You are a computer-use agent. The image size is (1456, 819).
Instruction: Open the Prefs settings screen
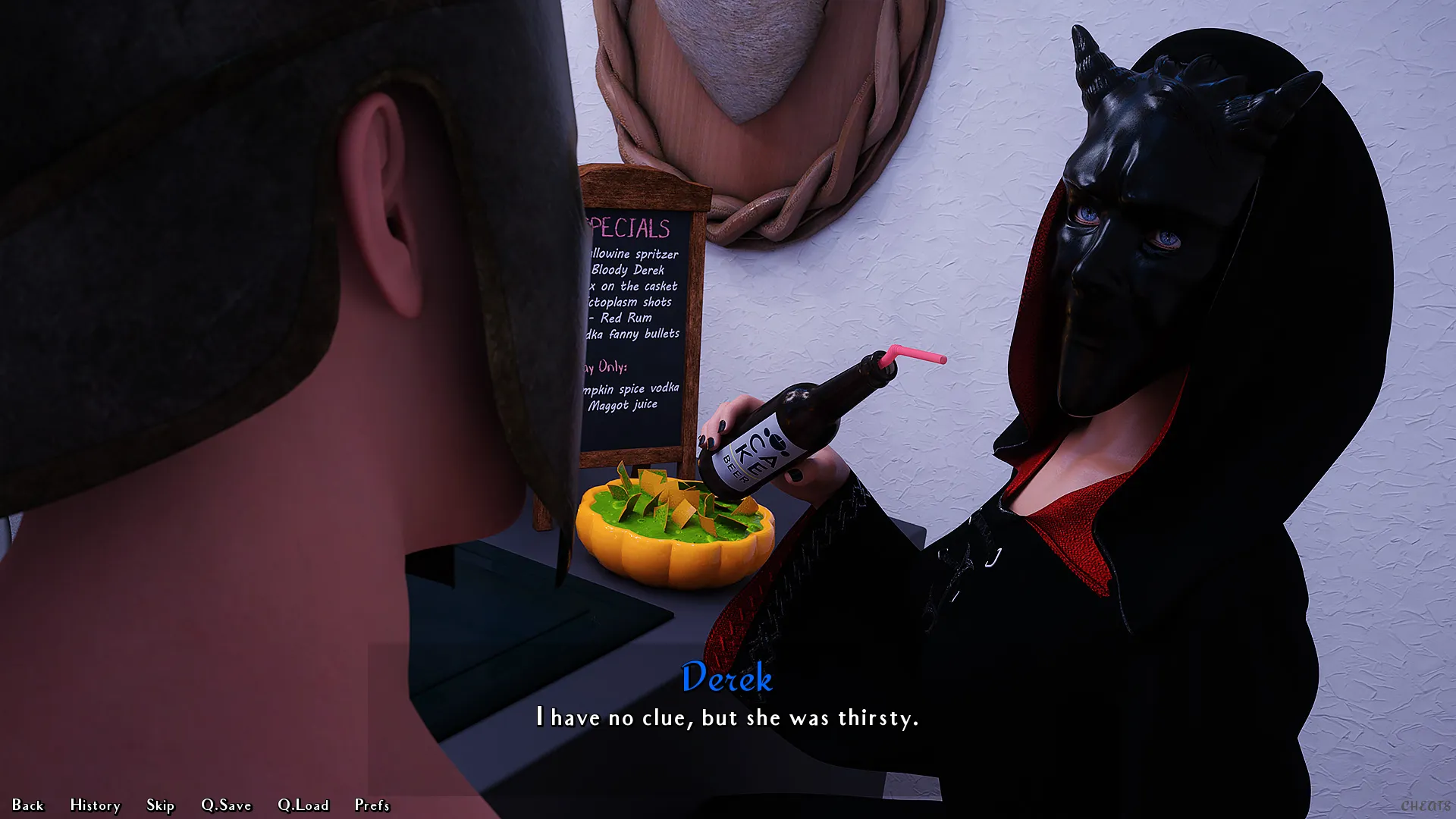coord(371,805)
